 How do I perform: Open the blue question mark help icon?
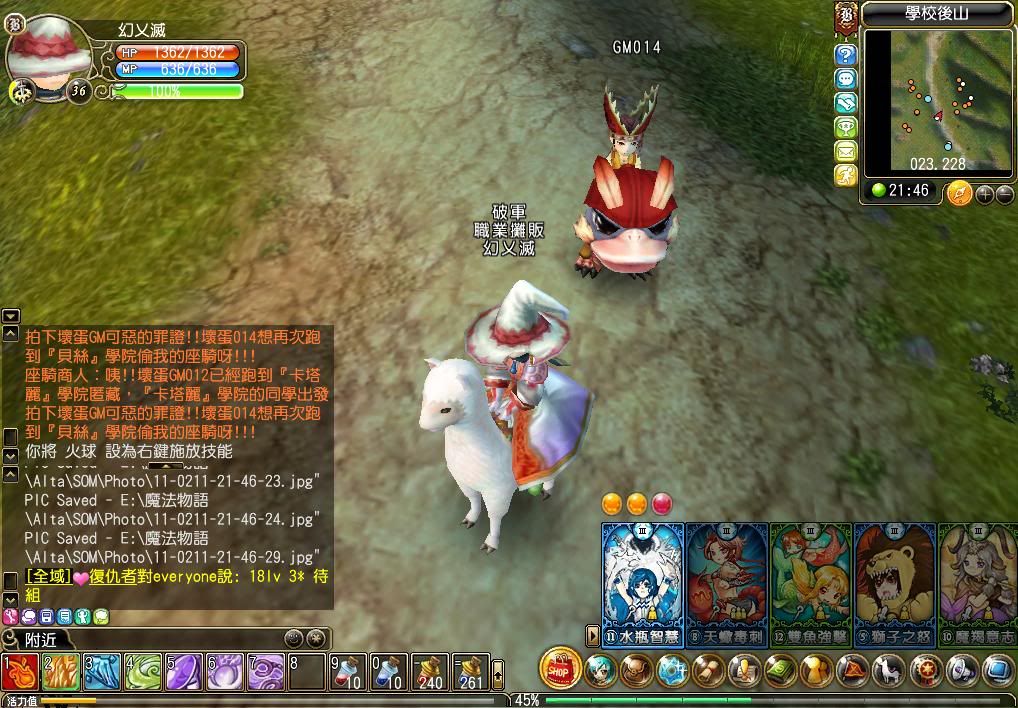[x=846, y=54]
